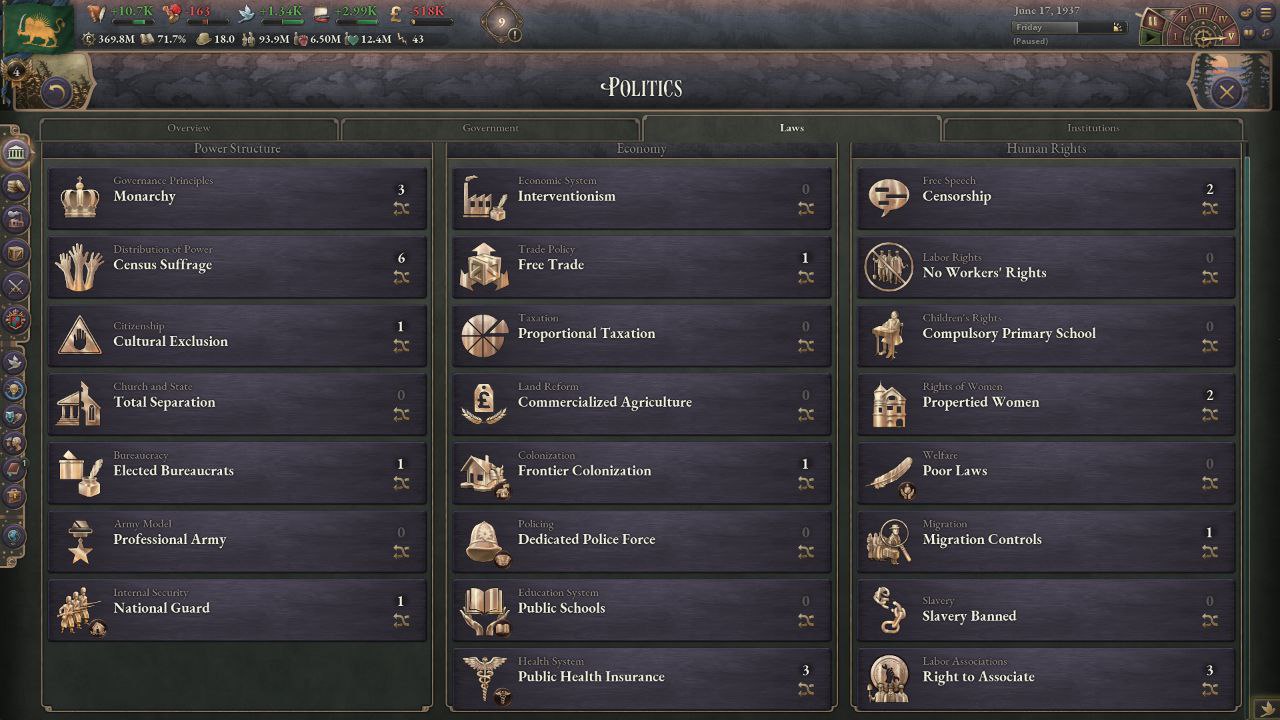
Task: Open the Government tab
Action: click(x=490, y=128)
